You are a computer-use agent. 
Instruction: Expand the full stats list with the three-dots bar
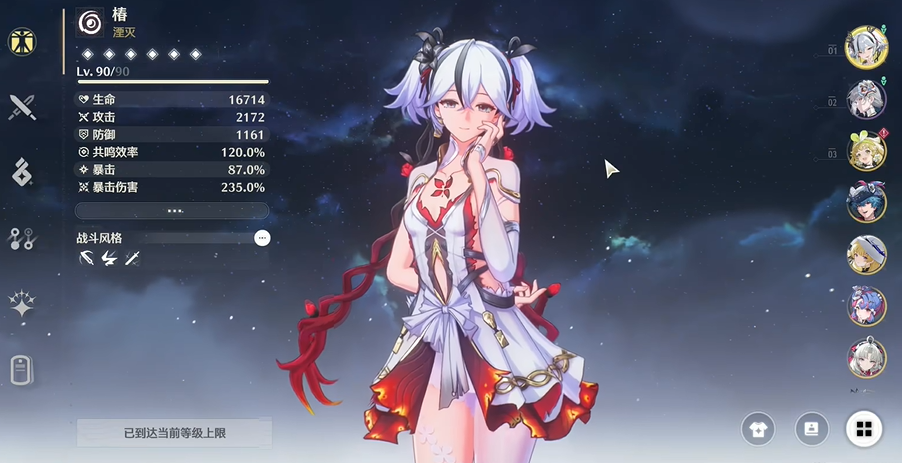pos(172,211)
